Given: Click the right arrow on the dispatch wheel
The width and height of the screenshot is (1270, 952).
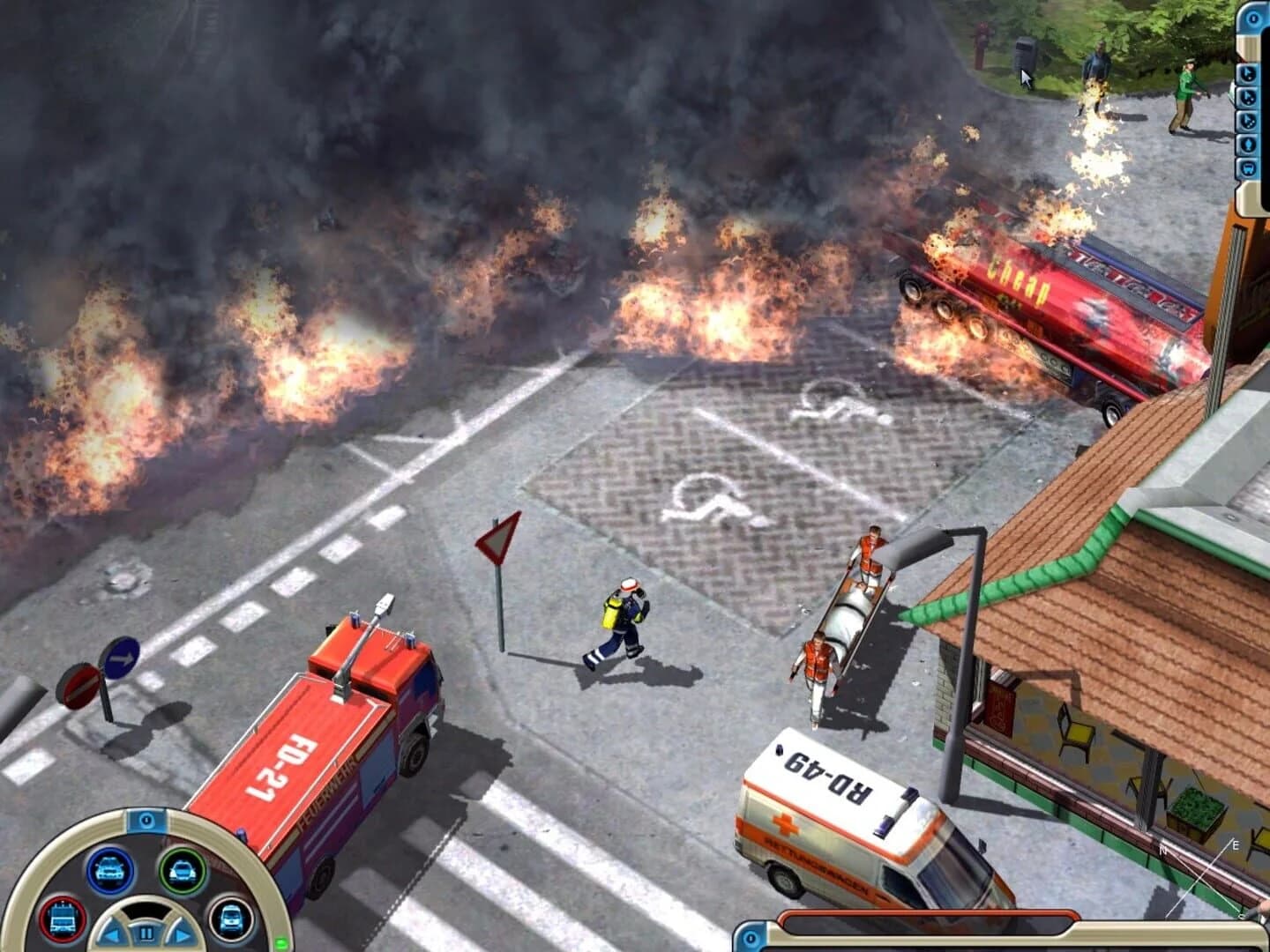Looking at the screenshot, I should [x=182, y=933].
